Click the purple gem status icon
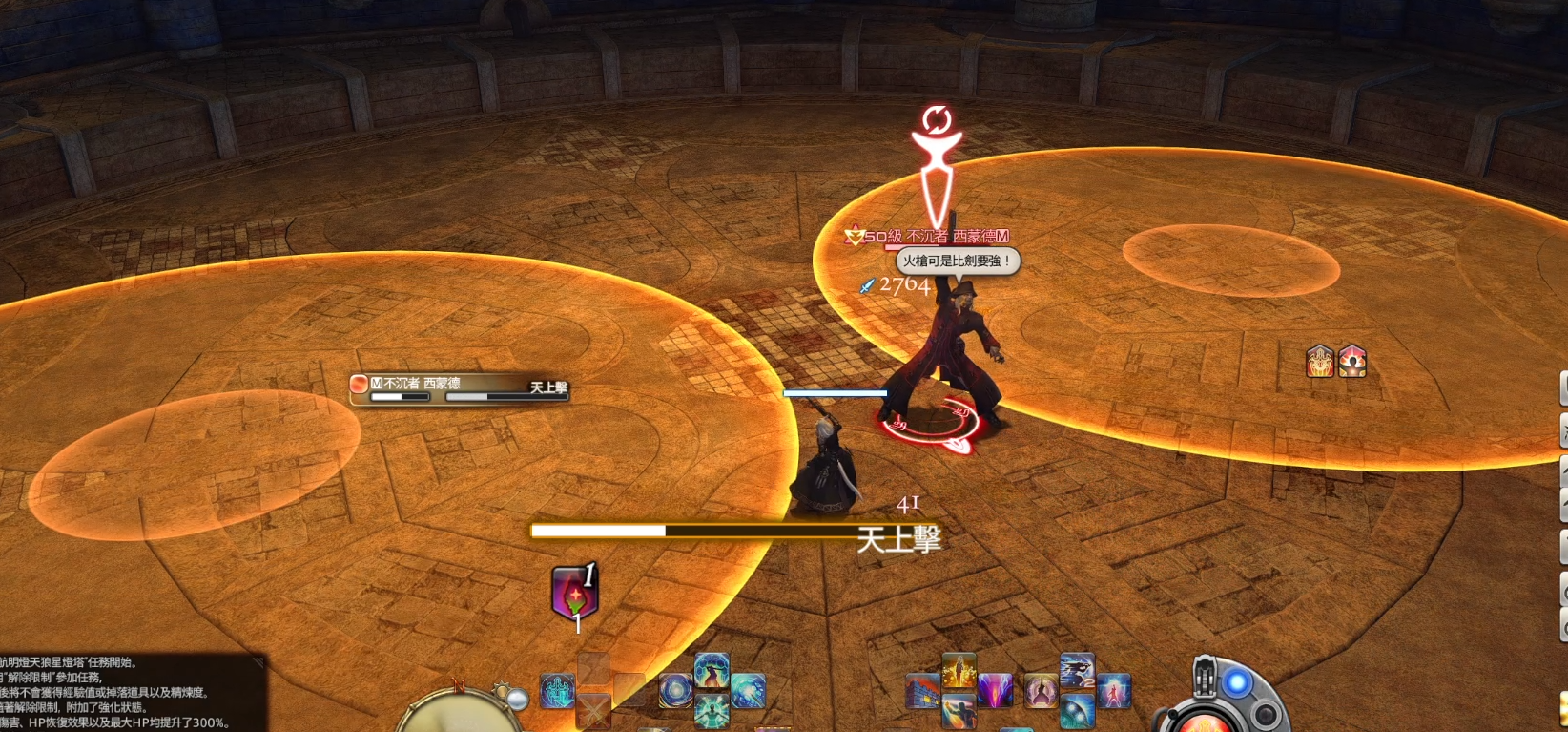This screenshot has width=1568, height=732. pos(574,594)
